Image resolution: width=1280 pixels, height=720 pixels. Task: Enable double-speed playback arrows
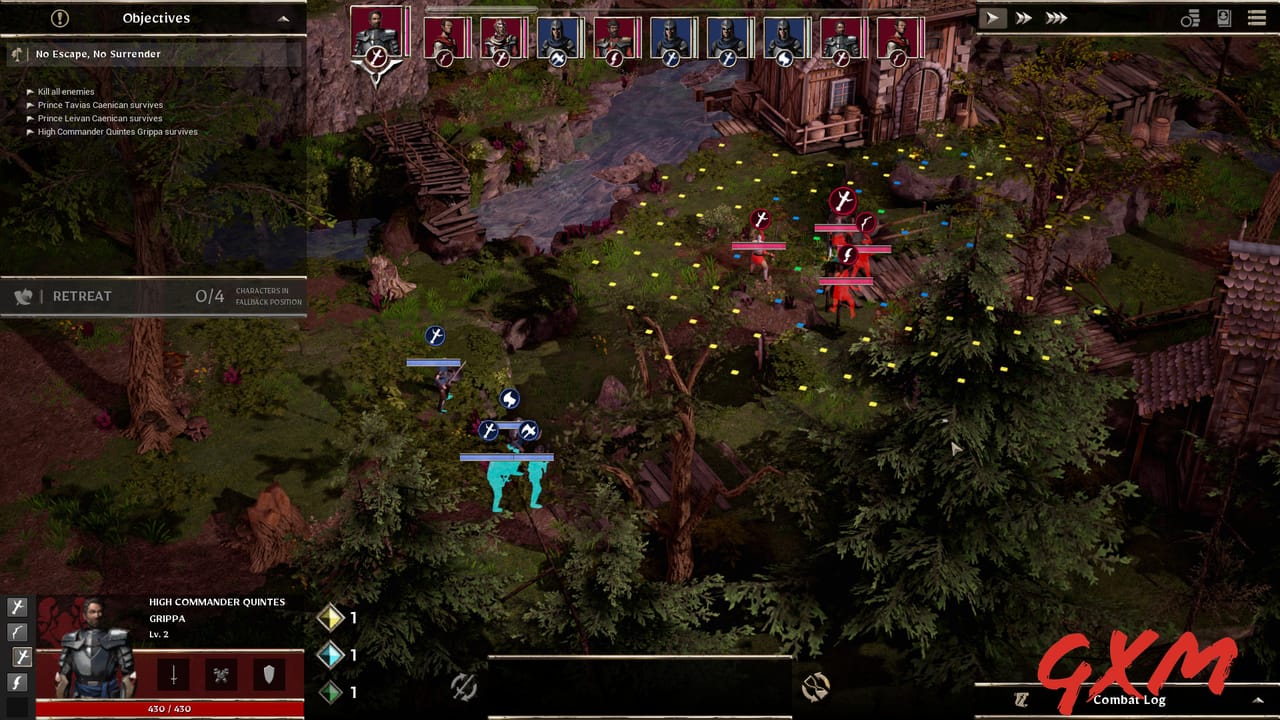tap(1022, 17)
